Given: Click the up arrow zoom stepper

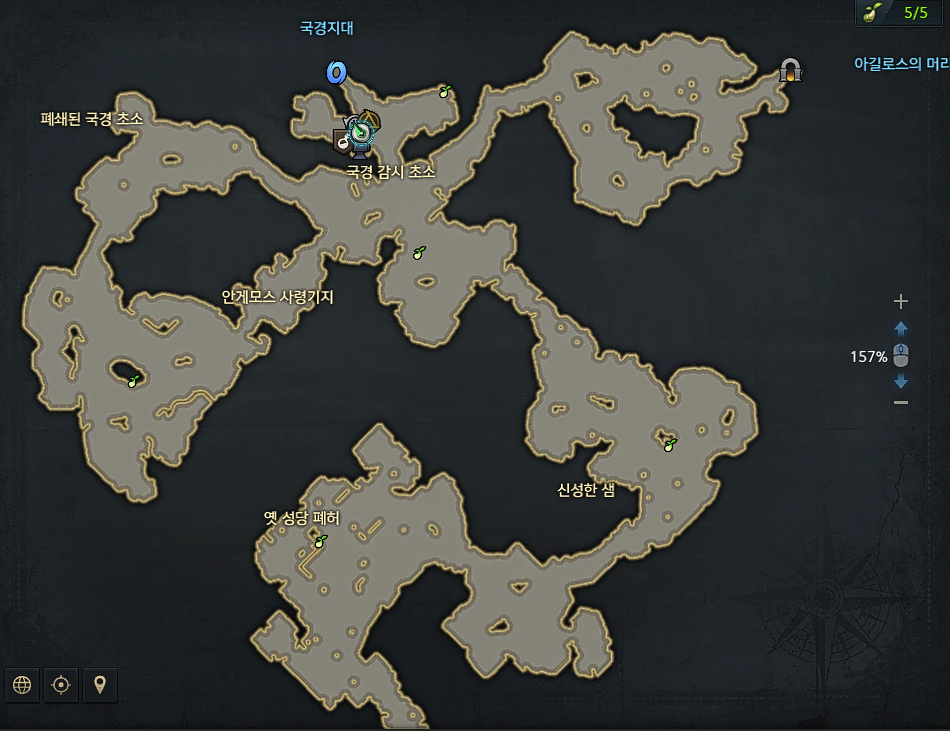Looking at the screenshot, I should point(901,328).
